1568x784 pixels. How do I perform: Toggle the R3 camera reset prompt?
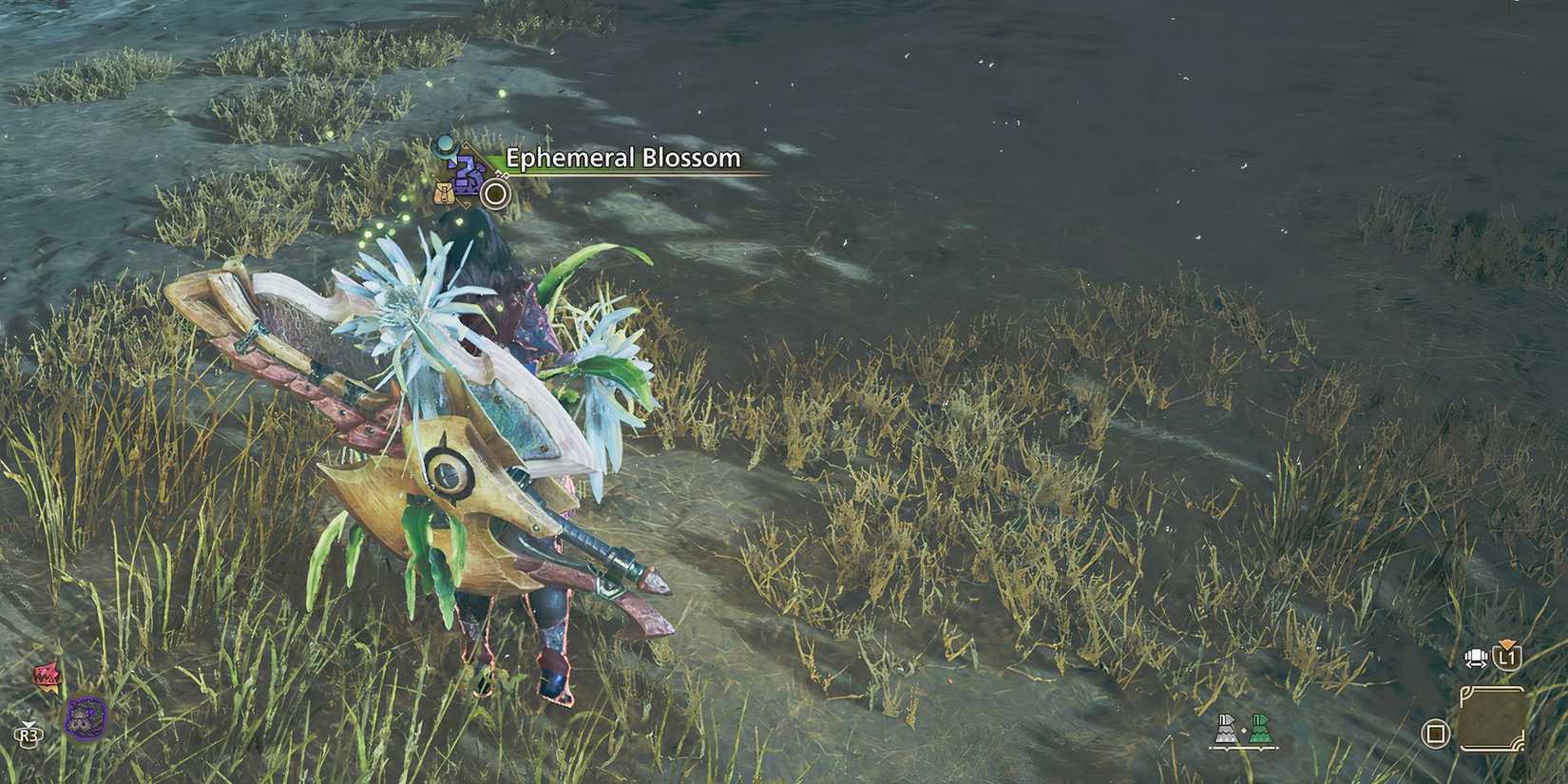29,735
